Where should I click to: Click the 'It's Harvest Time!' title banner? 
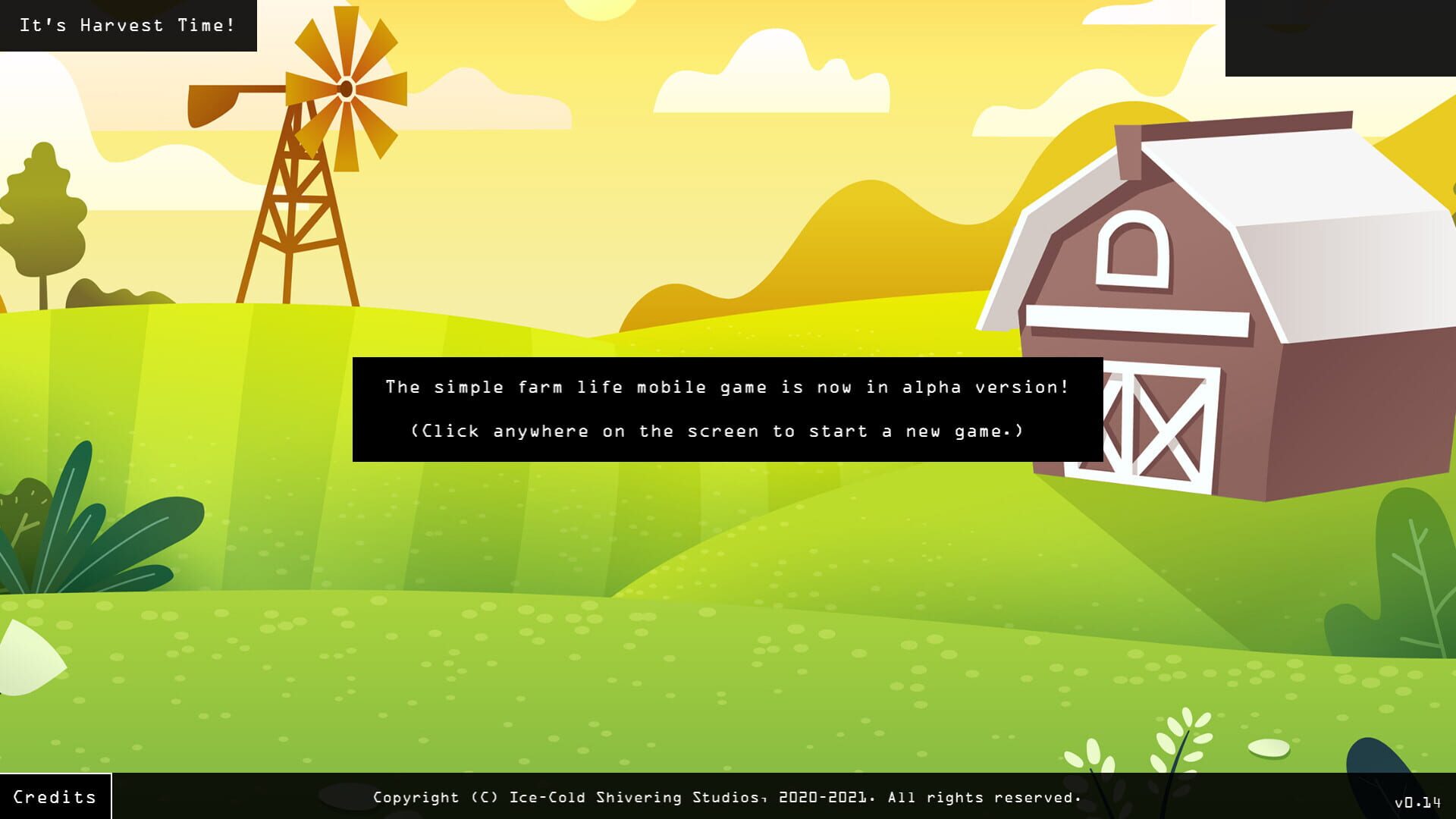[127, 24]
